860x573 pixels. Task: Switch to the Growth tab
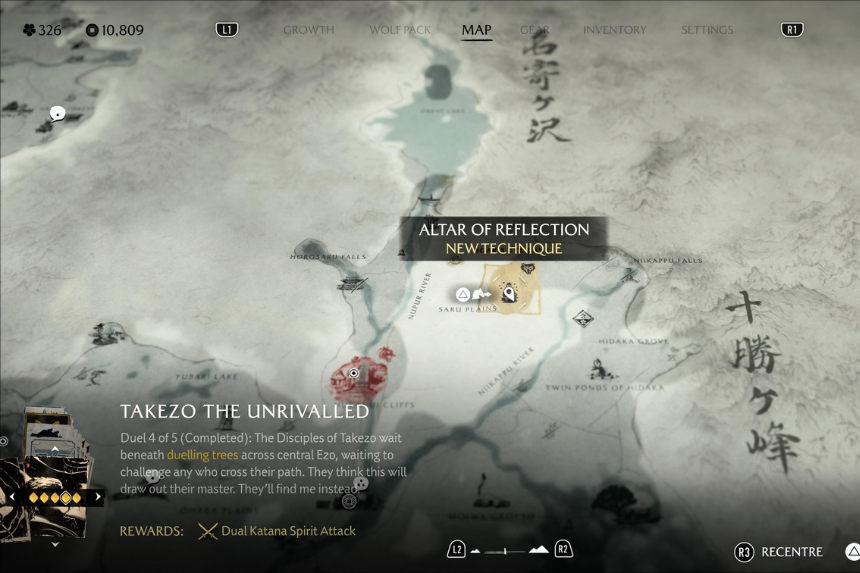point(308,30)
